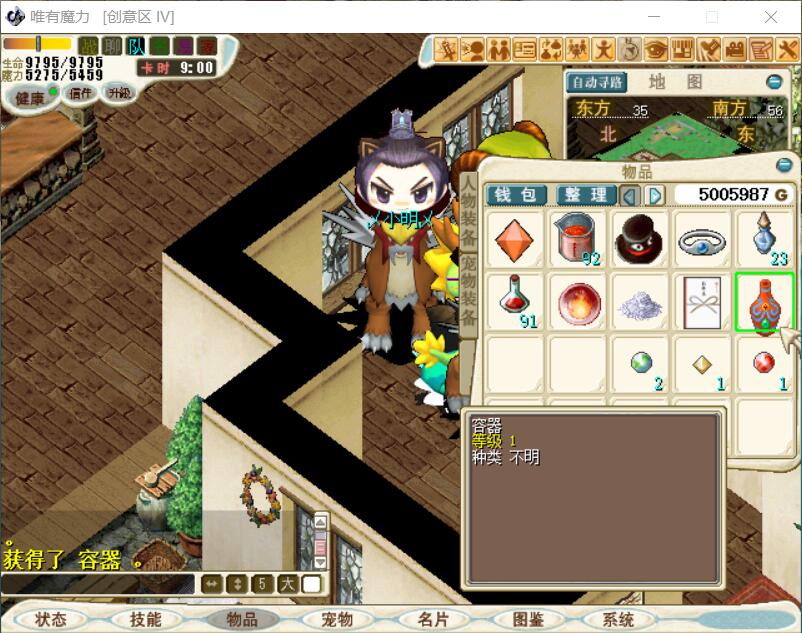Viewport: 802px width, 633px height.
Task: Open the 钱包 wallet button
Action: [516, 195]
